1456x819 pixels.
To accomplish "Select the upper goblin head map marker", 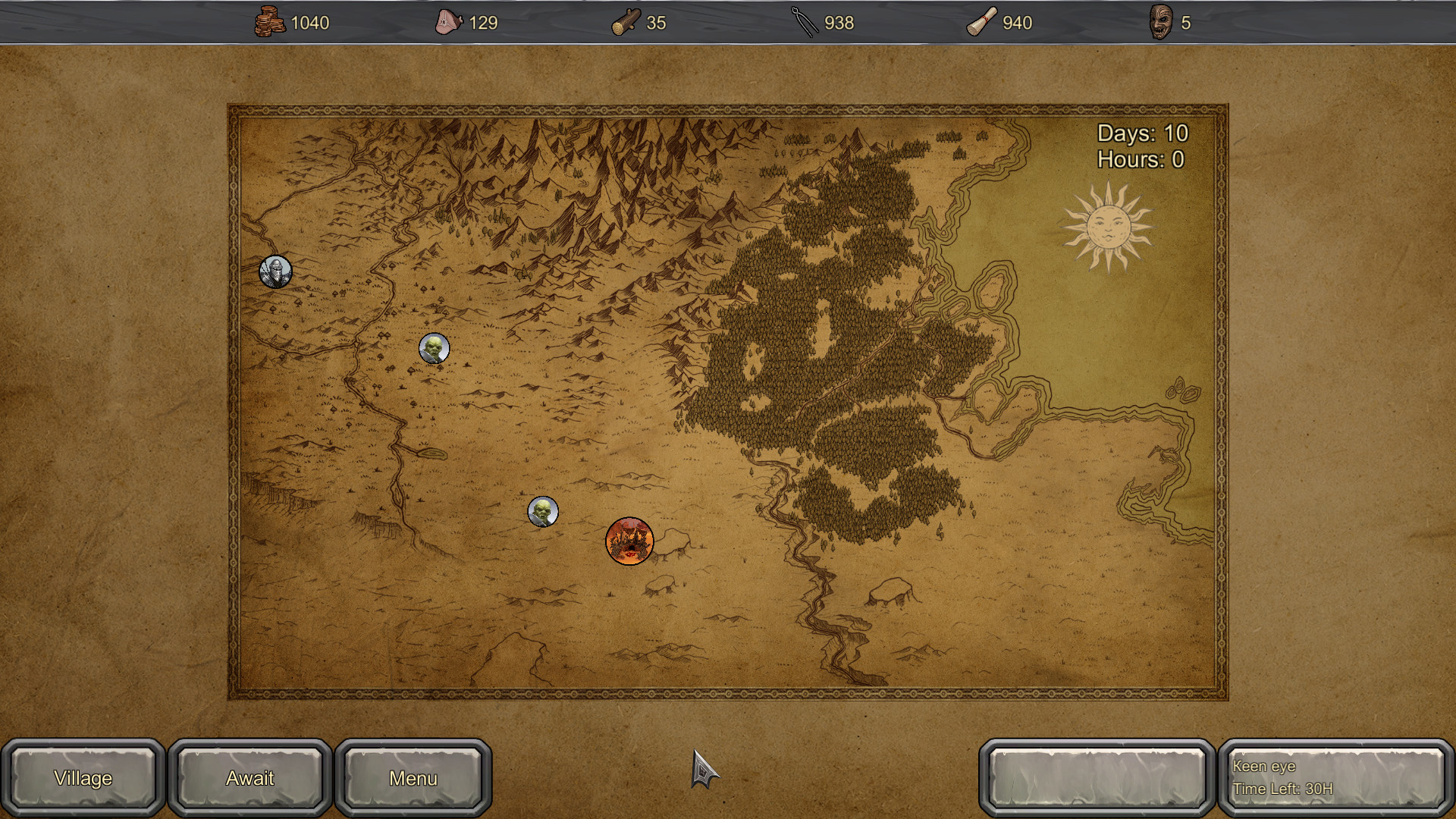I will [434, 348].
